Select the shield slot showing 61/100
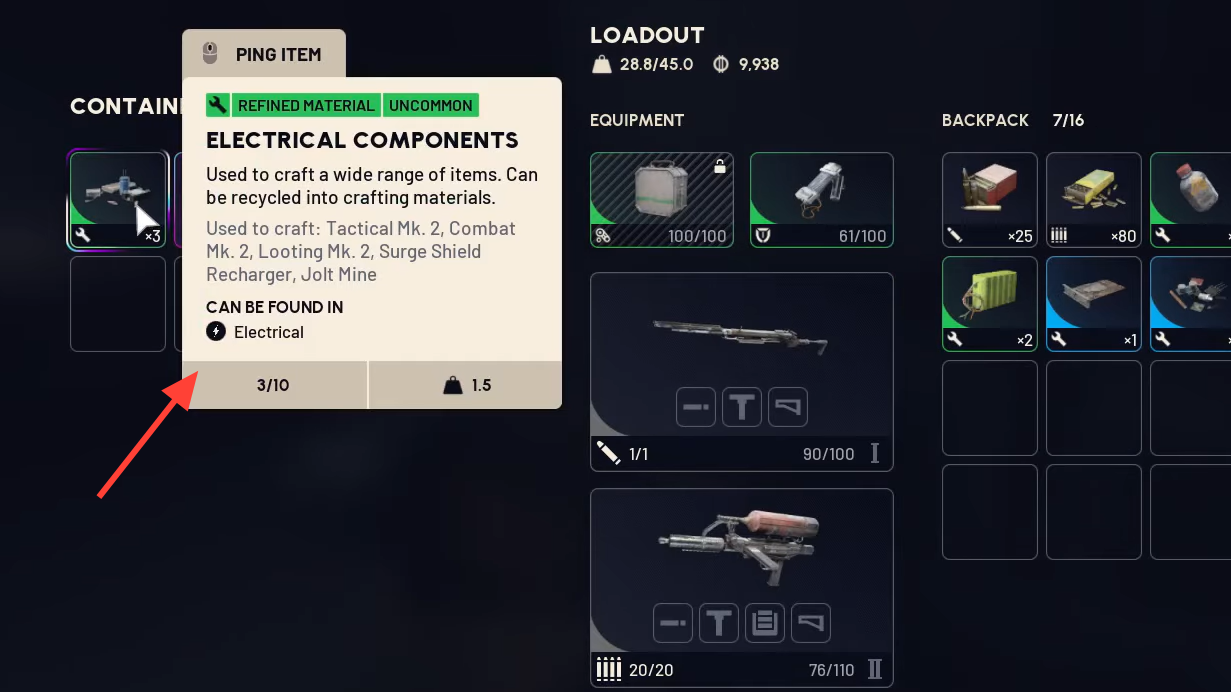 pyautogui.click(x=821, y=199)
